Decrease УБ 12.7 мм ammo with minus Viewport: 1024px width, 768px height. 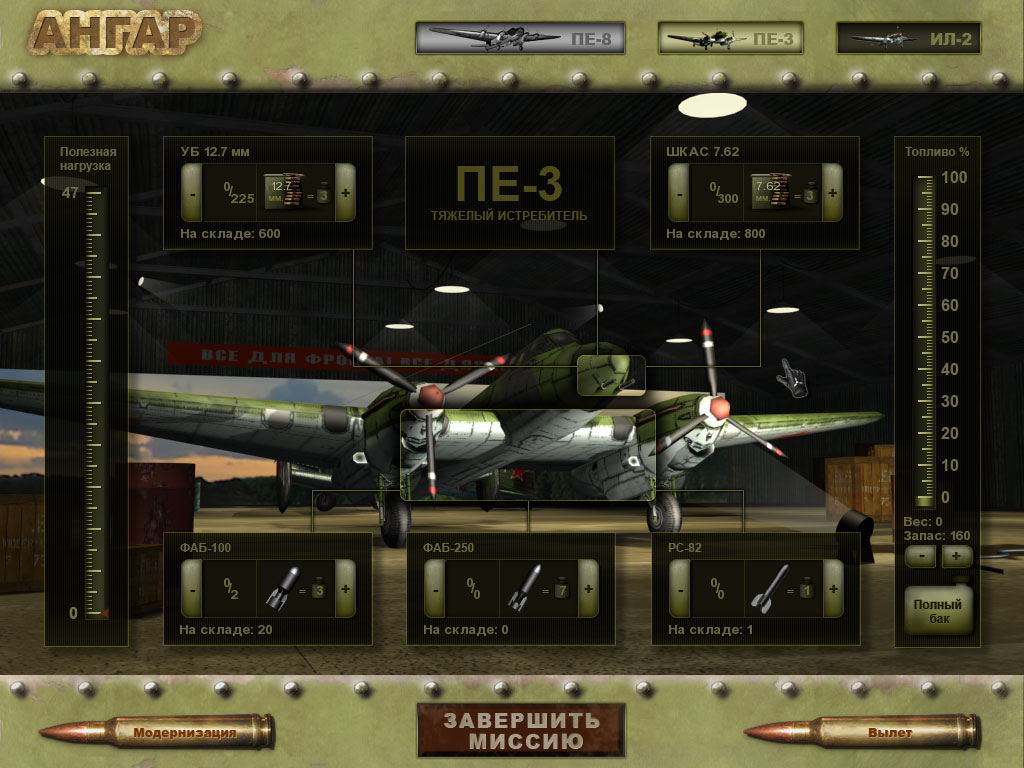[191, 192]
